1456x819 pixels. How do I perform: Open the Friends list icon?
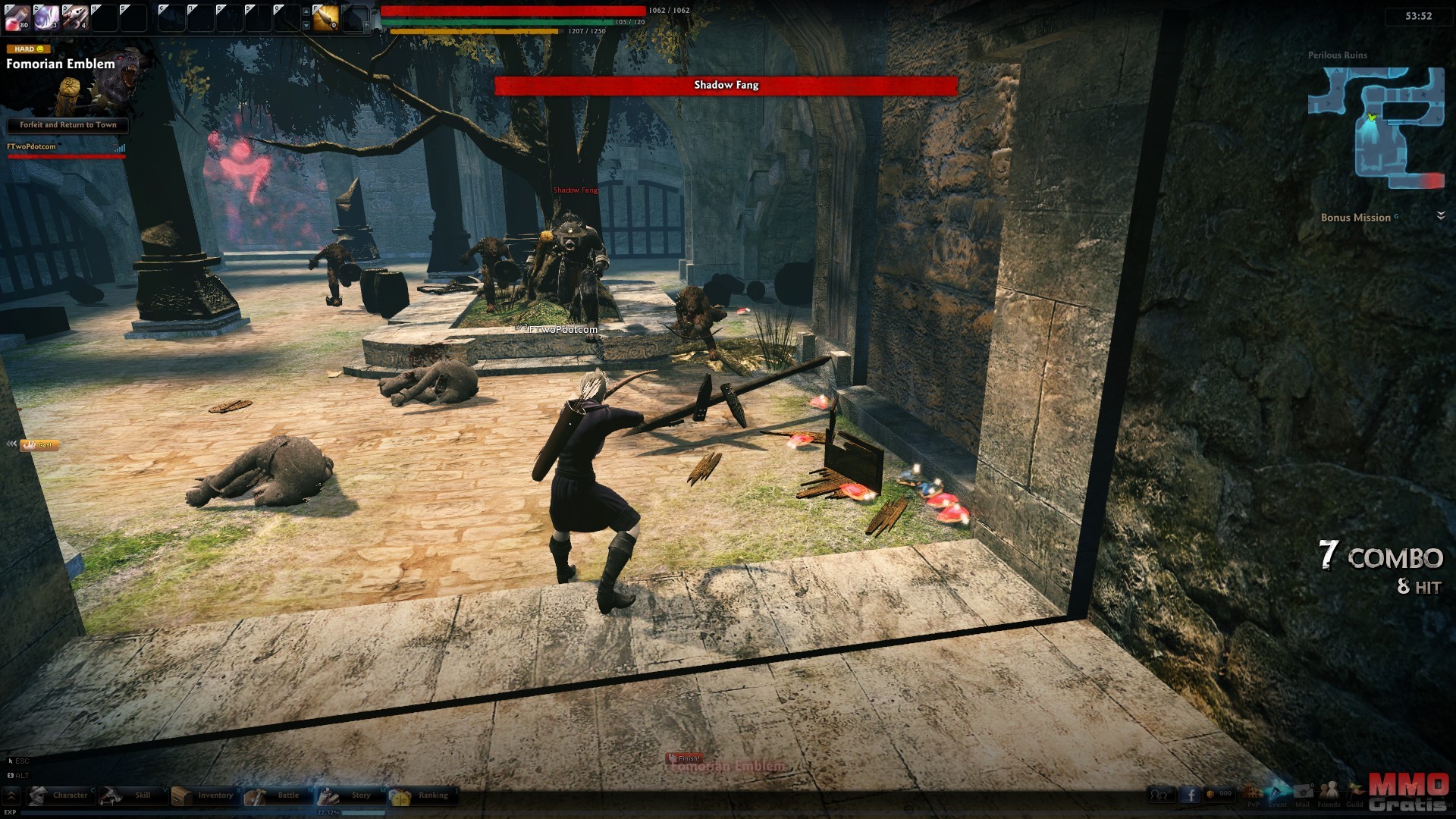[1329, 792]
